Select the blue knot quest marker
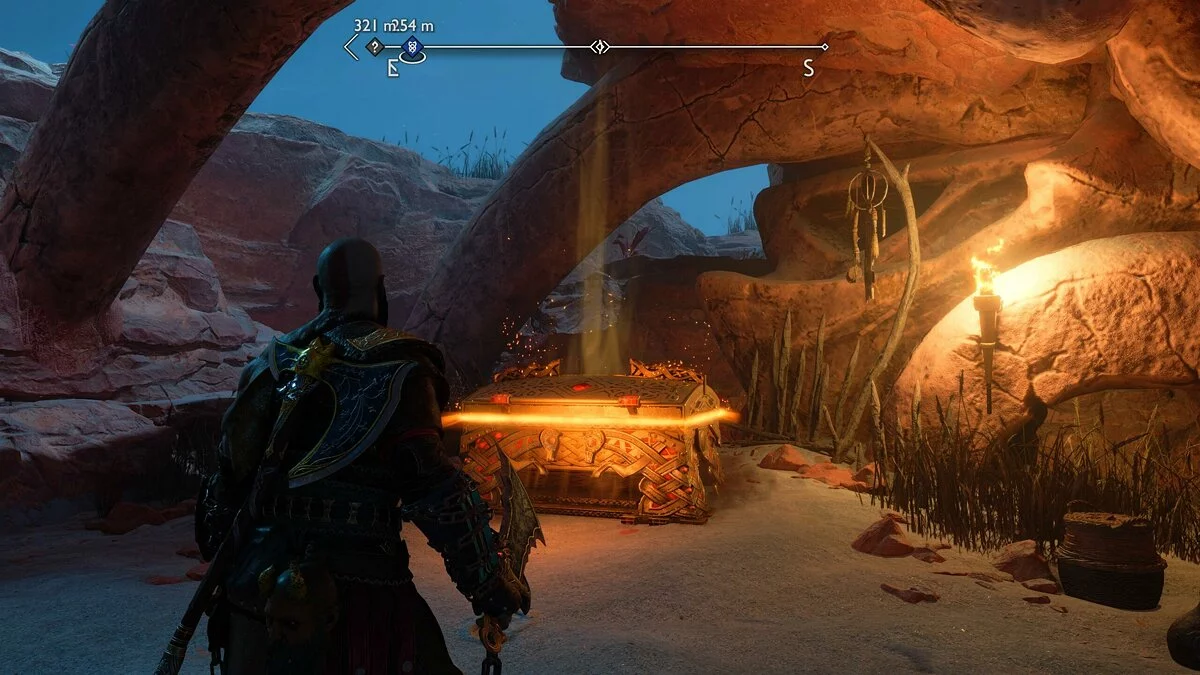Screen dimensions: 1200x675 pos(411,46)
